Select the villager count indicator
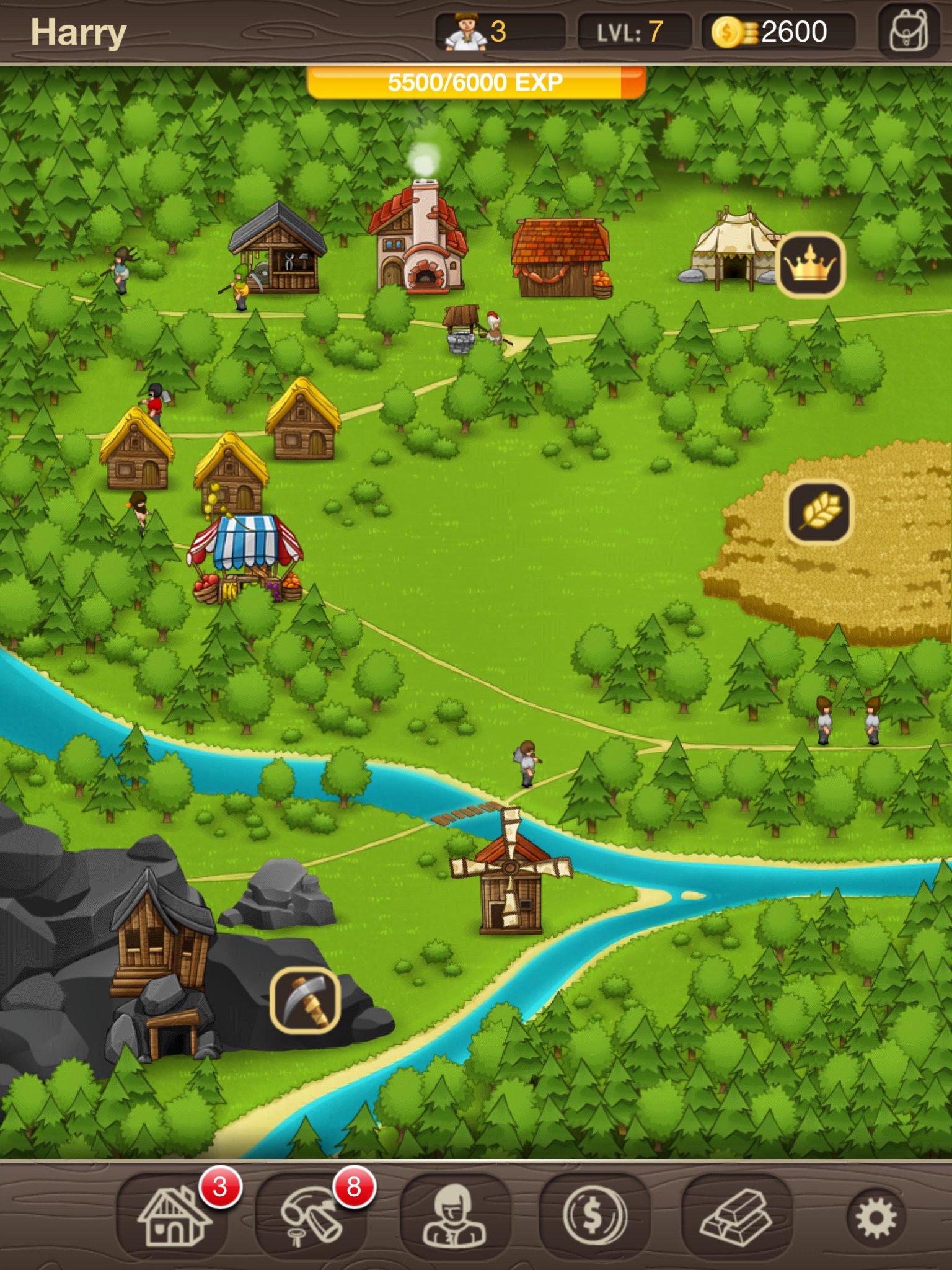Viewport: 952px width, 1270px height. coord(500,32)
